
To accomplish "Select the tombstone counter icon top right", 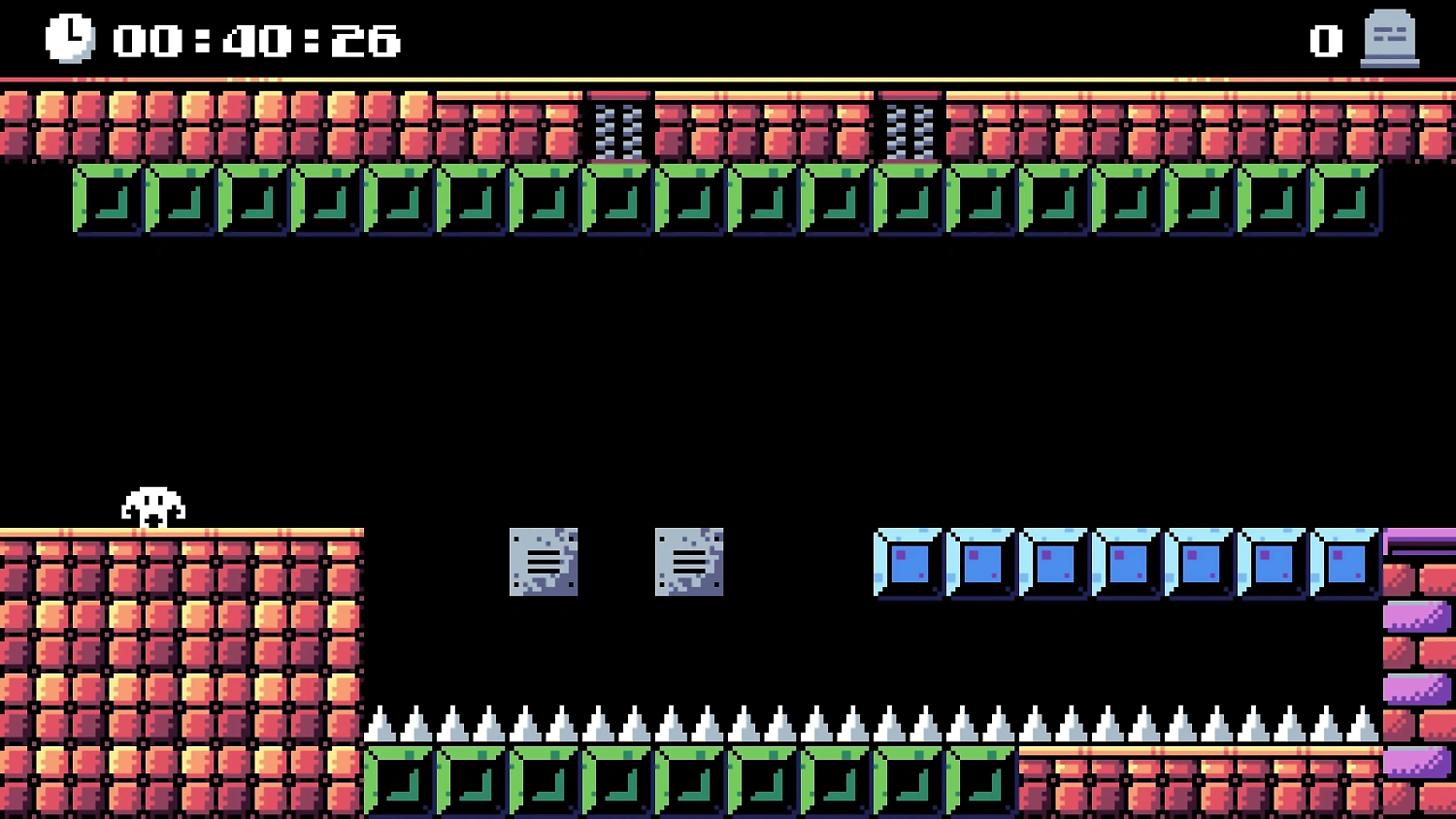I will coord(1388,39).
